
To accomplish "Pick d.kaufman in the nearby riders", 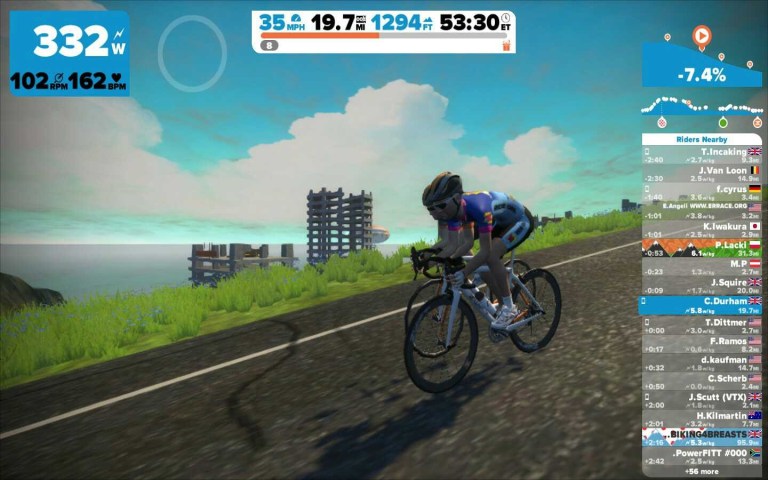I will tap(701, 362).
